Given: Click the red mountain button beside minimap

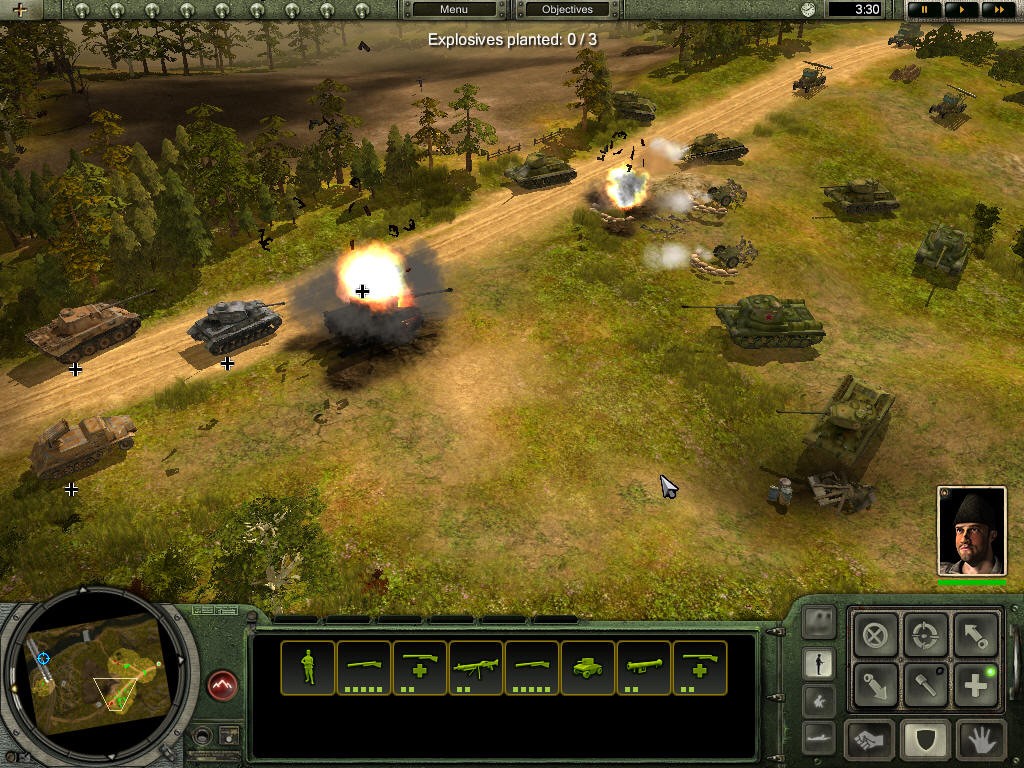Looking at the screenshot, I should (223, 686).
